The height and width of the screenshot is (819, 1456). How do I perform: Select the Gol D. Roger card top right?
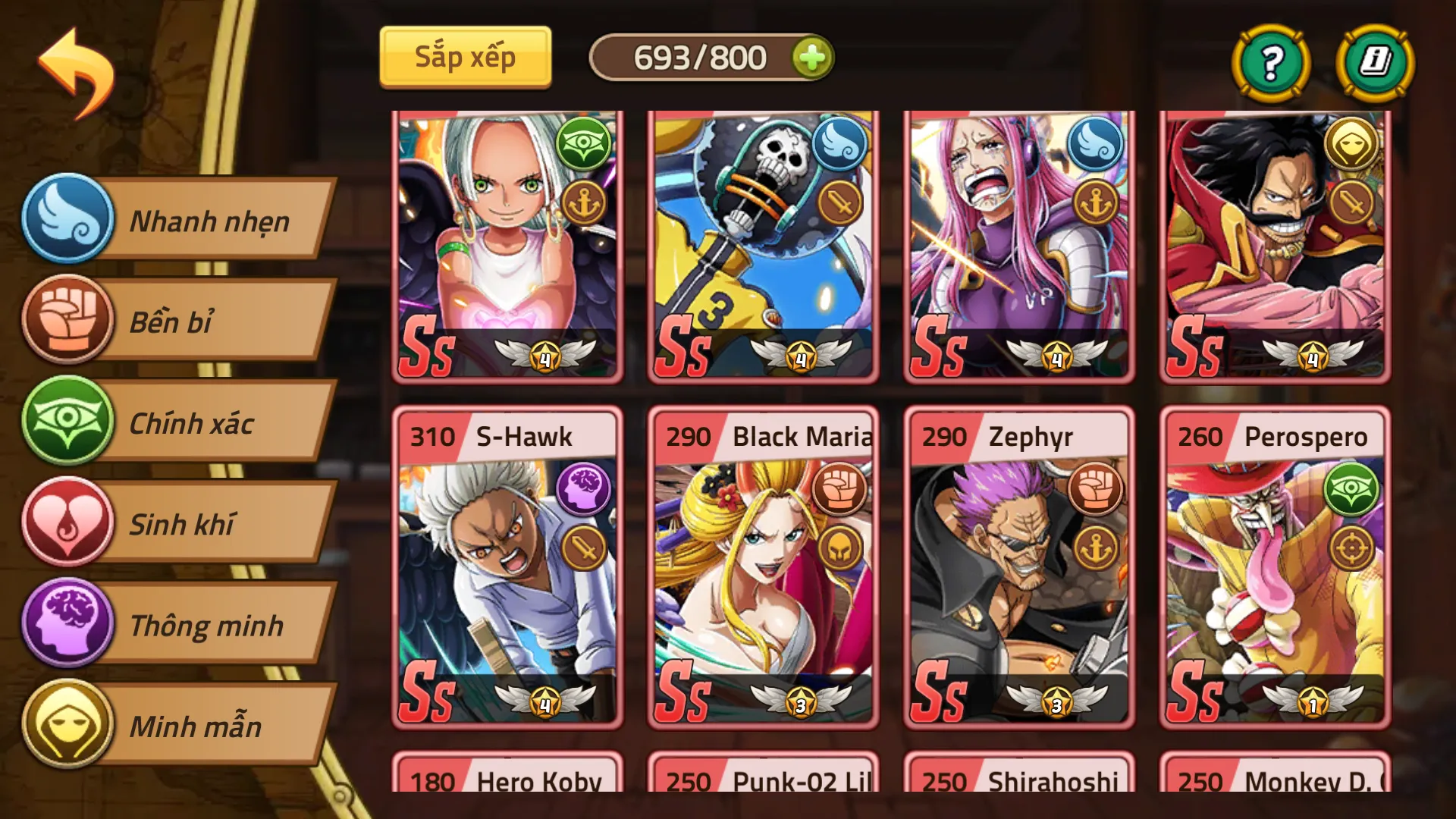point(1272,243)
